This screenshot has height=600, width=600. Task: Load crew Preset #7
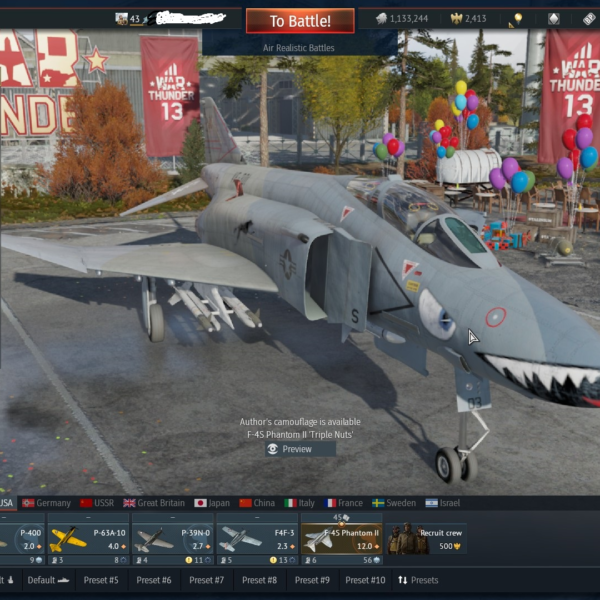(206, 580)
